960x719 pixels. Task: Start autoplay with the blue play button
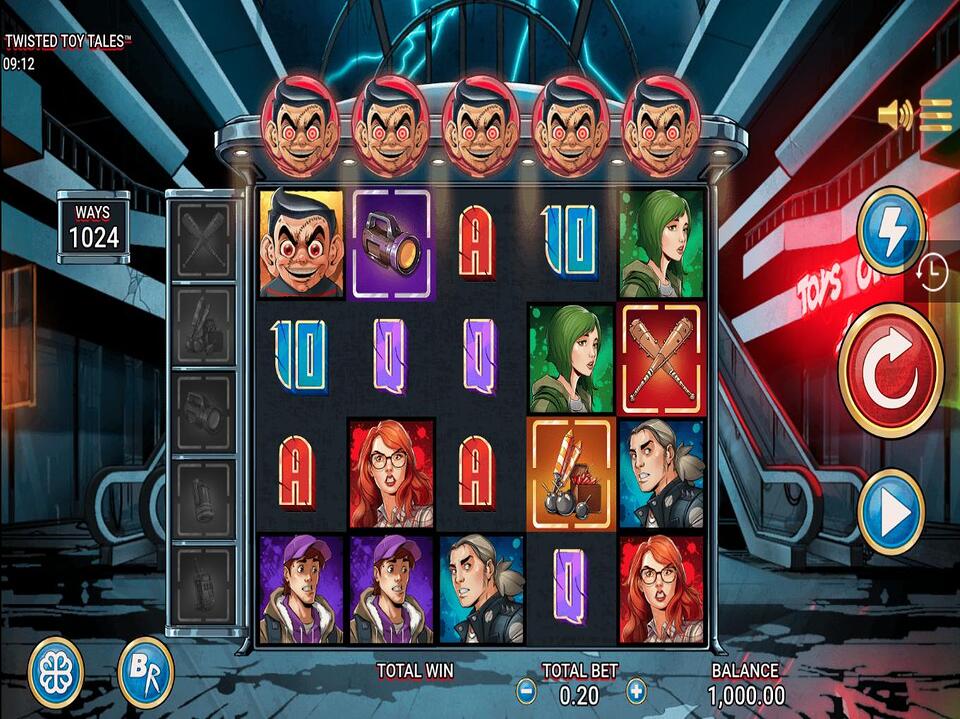(890, 513)
